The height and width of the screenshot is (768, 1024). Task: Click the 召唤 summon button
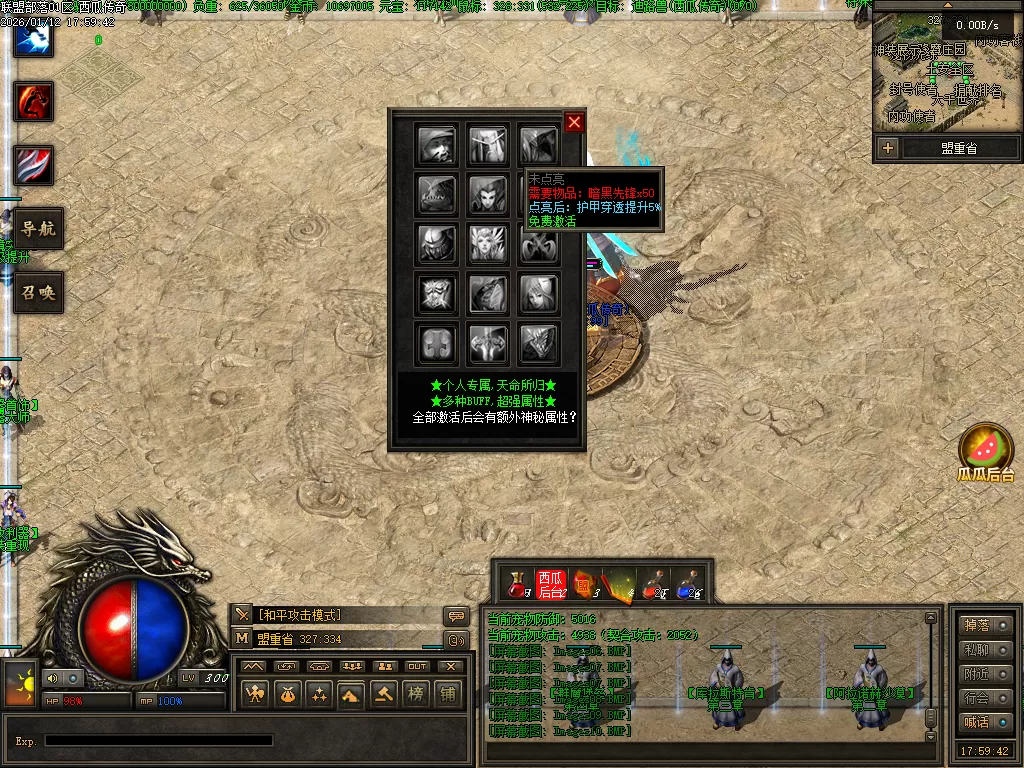[38, 293]
